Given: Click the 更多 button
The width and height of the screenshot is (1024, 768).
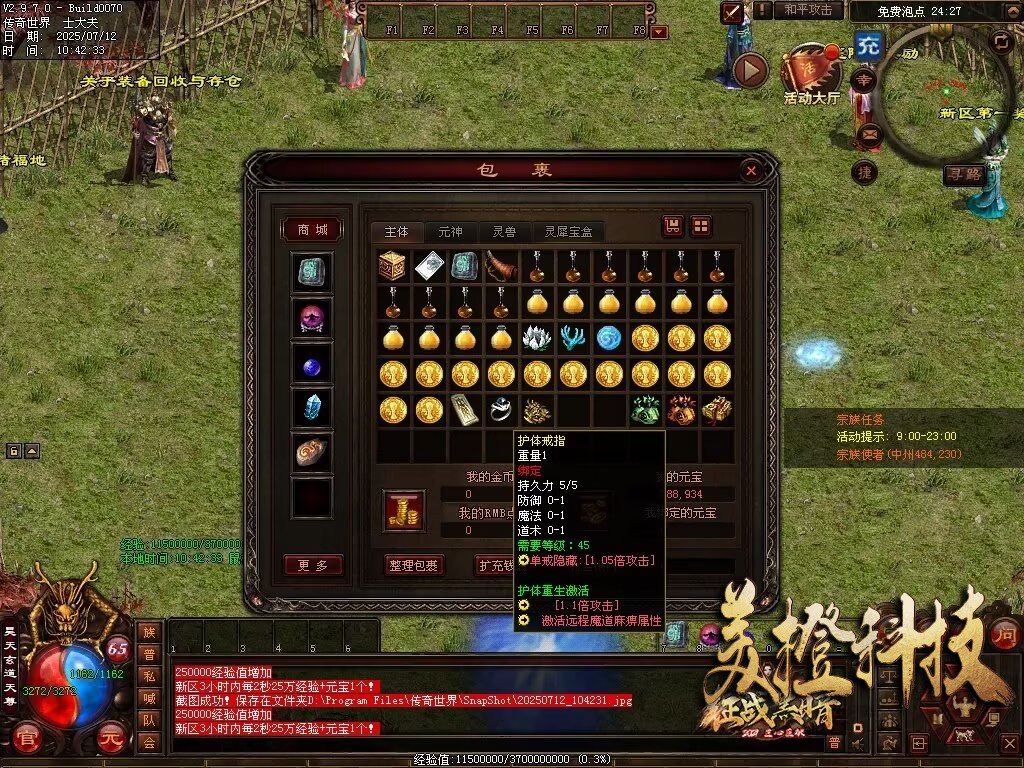Looking at the screenshot, I should pyautogui.click(x=312, y=565).
